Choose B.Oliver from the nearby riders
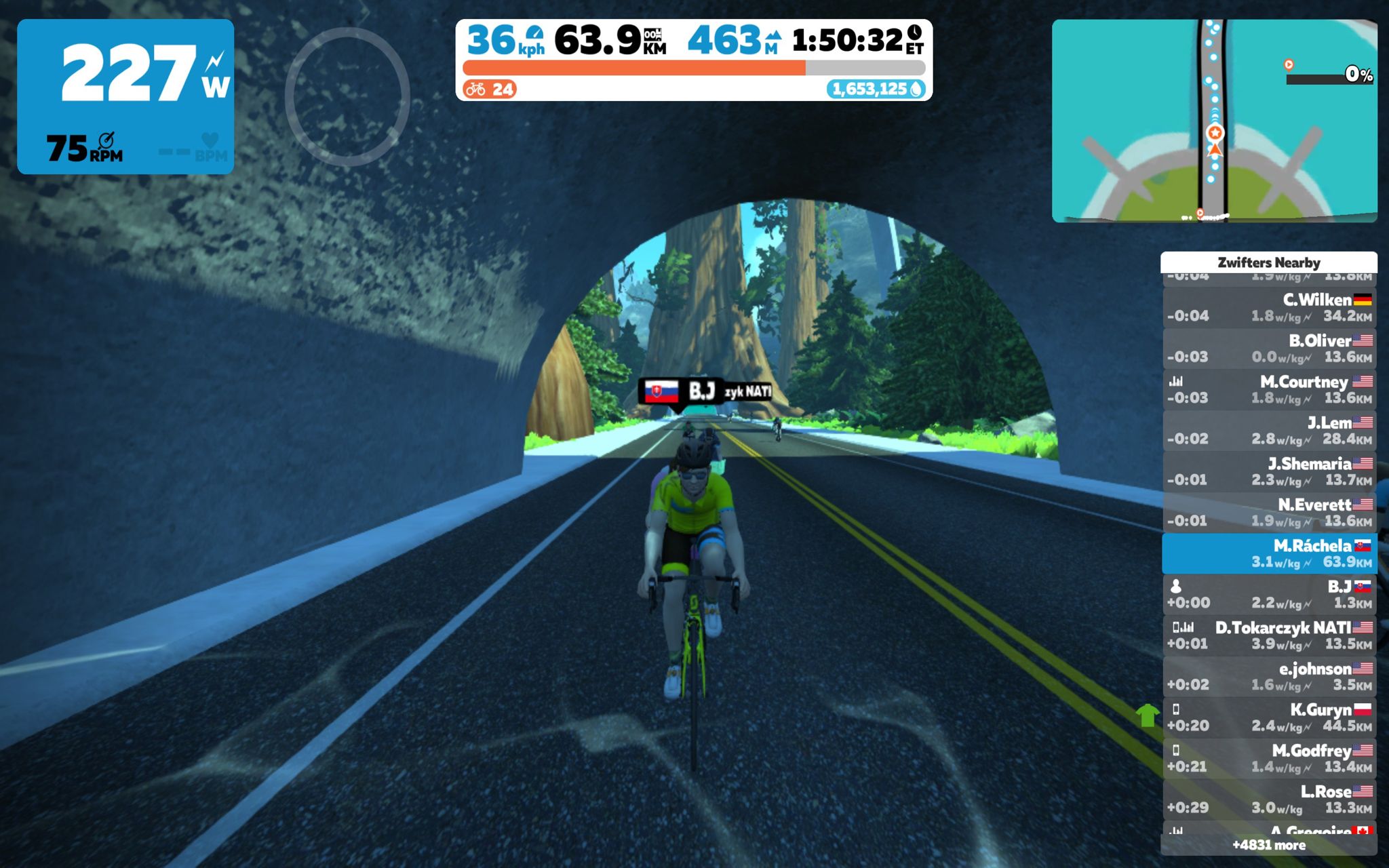The image size is (1389, 868). pos(1268,349)
